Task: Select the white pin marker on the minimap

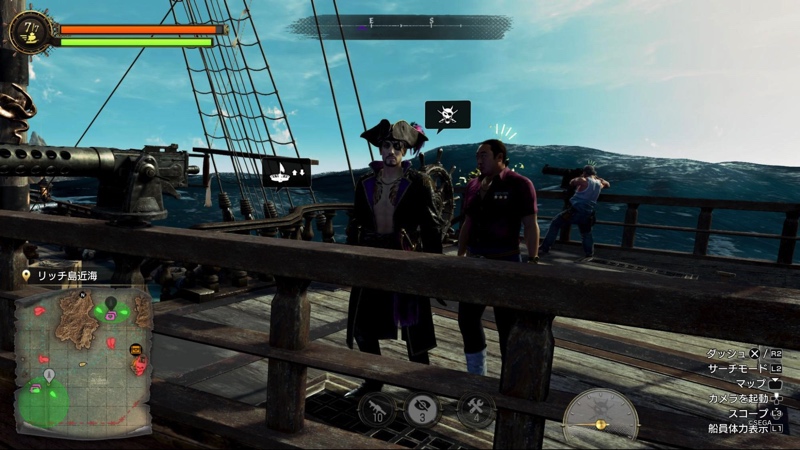Action: [x=49, y=375]
